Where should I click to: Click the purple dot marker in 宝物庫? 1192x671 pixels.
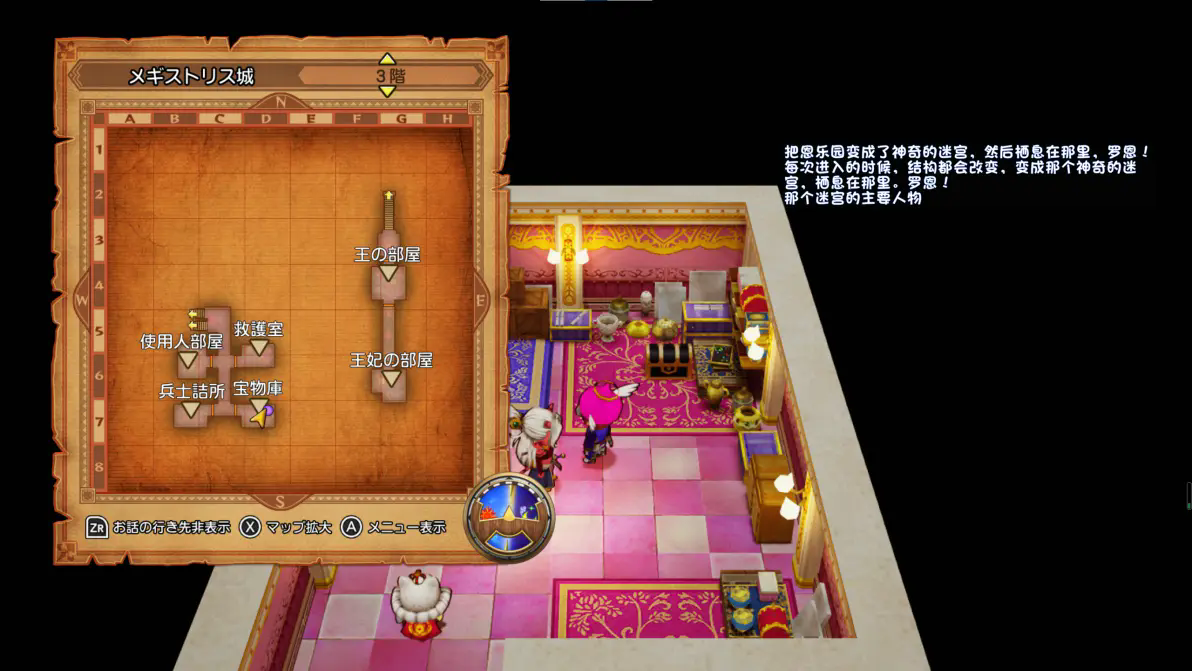(268, 410)
